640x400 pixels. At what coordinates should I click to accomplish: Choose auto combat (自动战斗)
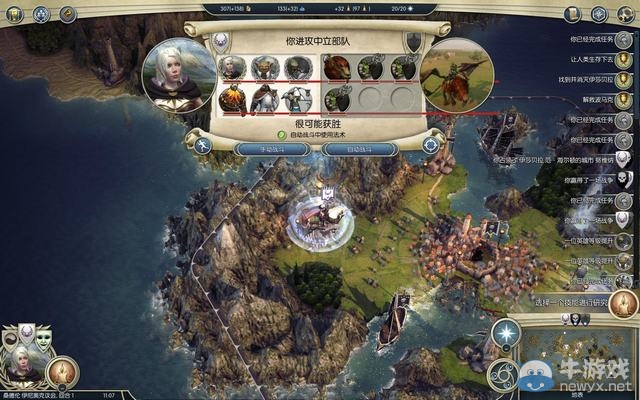361,148
